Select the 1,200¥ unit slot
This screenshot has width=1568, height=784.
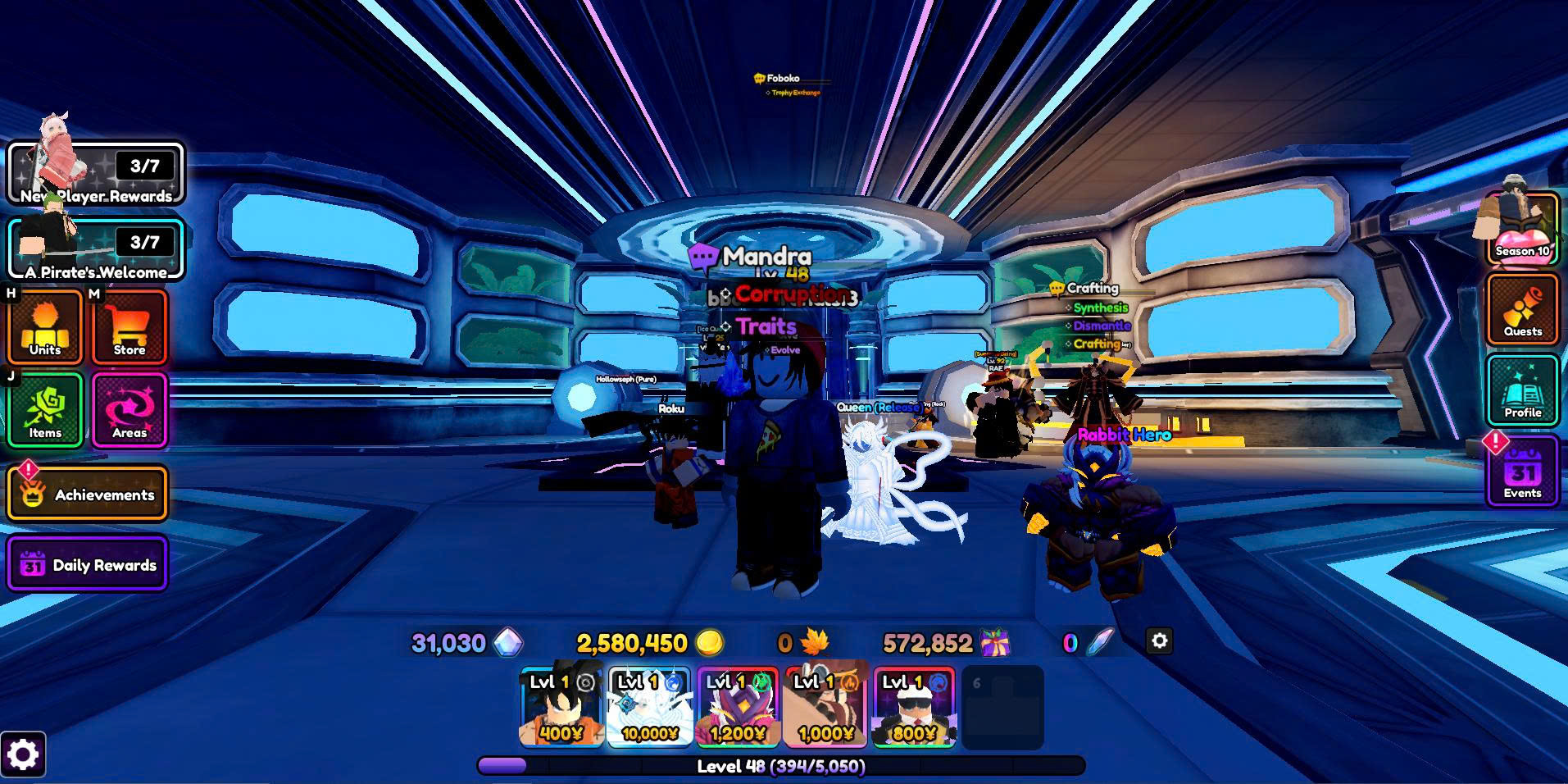(737, 707)
